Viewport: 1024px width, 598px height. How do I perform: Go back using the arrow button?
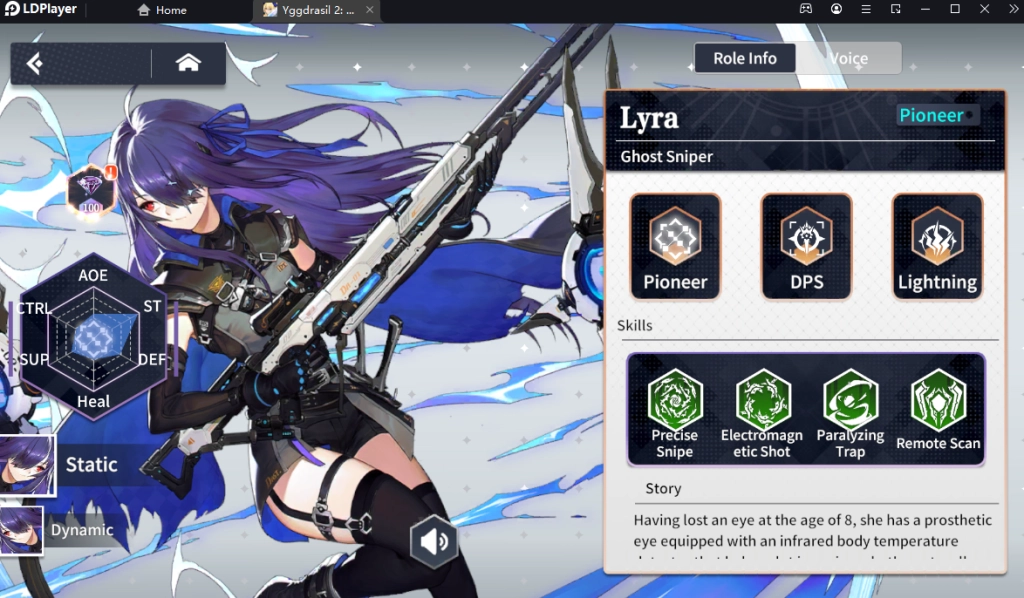[x=36, y=64]
